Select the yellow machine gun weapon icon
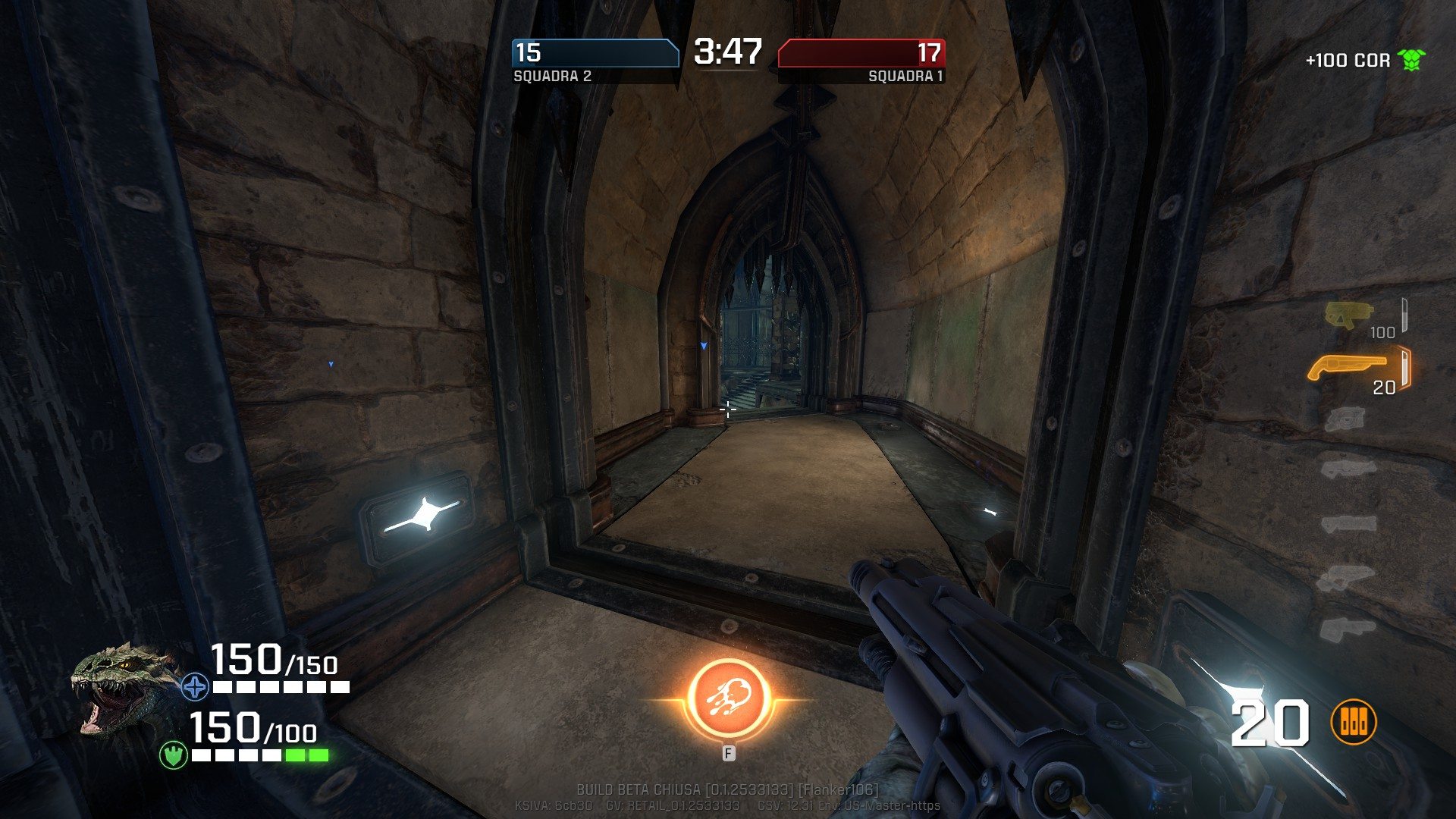1456x819 pixels. [x=1349, y=314]
